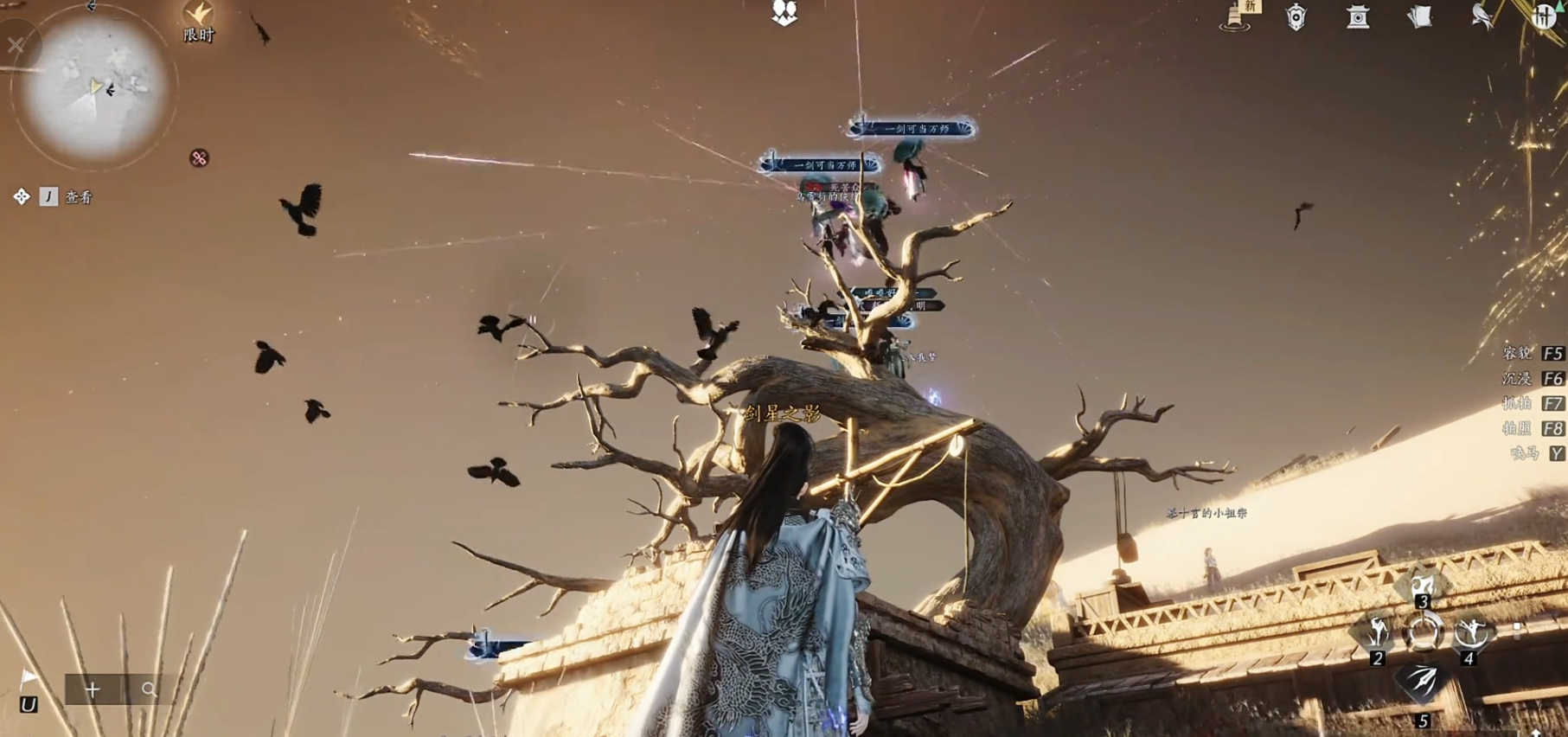Activate the flame skill in slot 3

point(1423,586)
